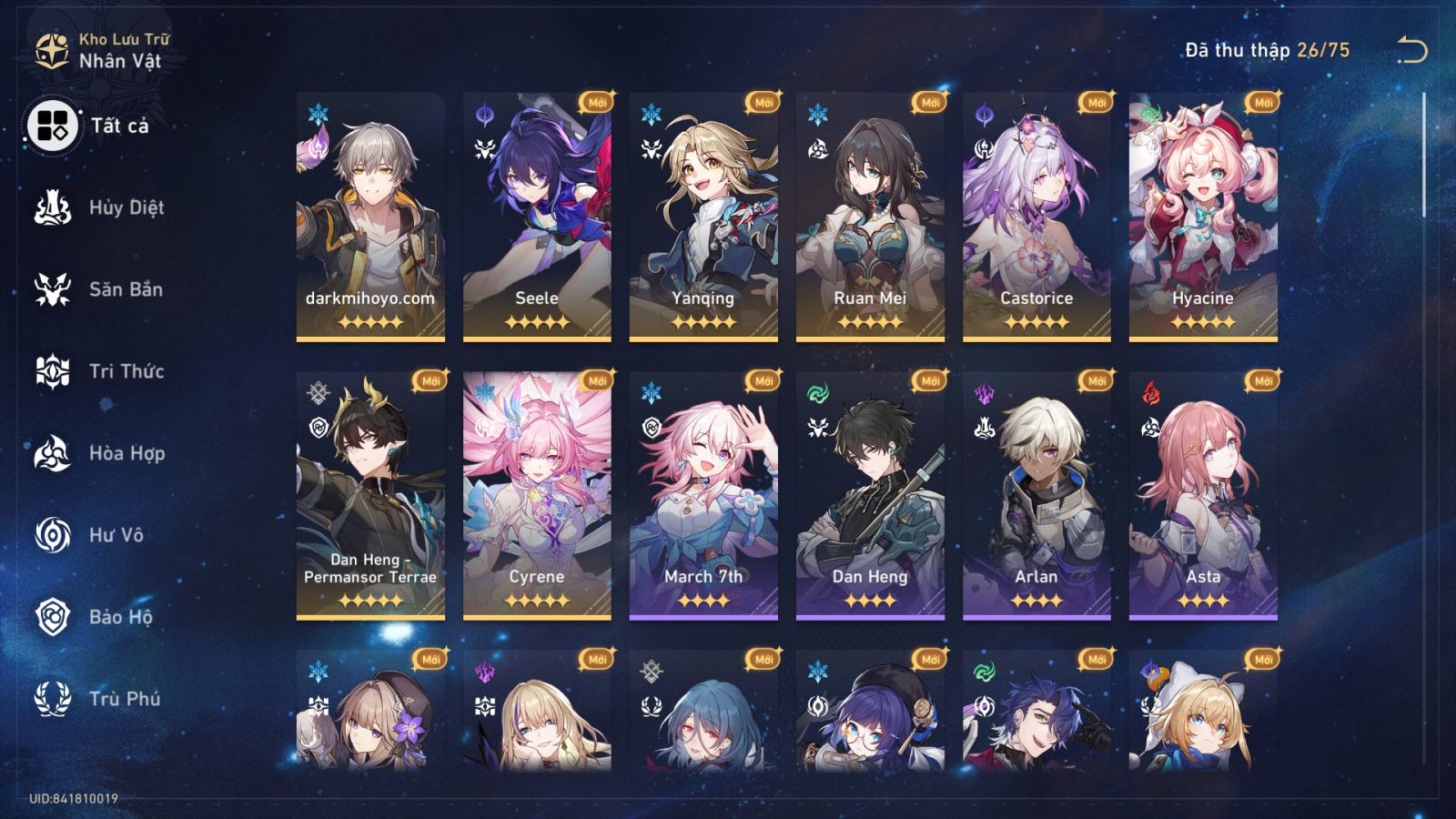The height and width of the screenshot is (819, 1456).
Task: Open the Tri Thức erudition category icon
Action: point(50,371)
